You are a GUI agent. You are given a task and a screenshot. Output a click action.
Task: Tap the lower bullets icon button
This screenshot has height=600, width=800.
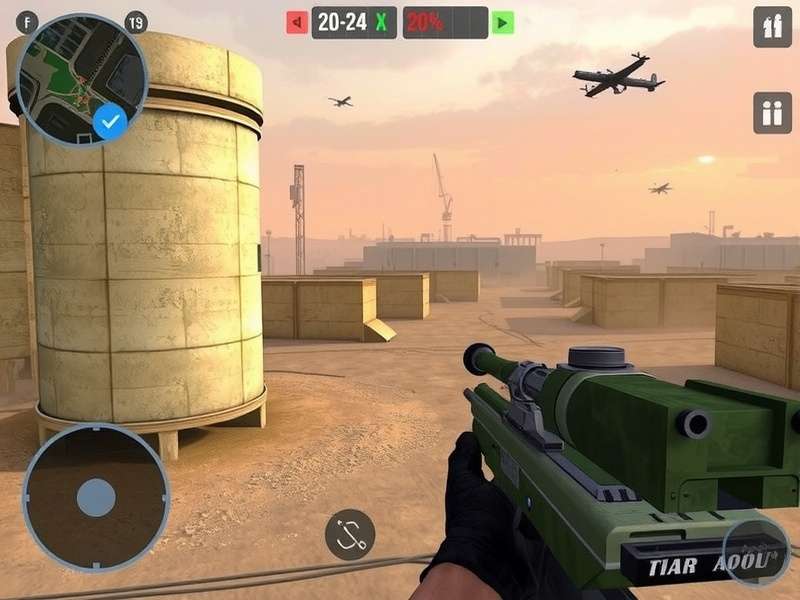(x=772, y=112)
